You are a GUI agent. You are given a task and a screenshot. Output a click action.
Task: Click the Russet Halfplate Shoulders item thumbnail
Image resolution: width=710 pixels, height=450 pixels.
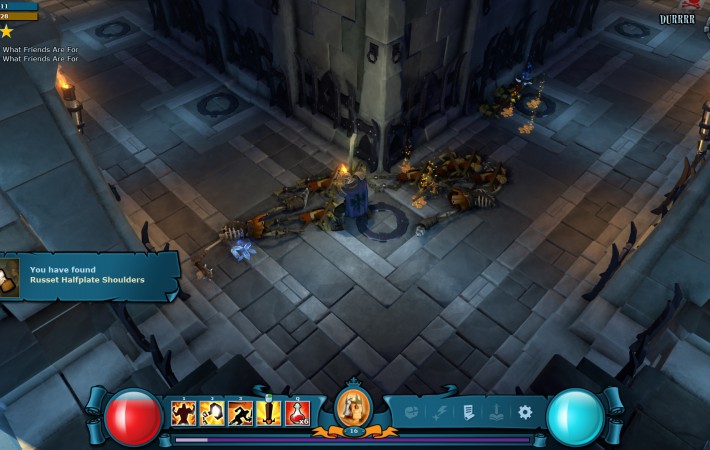[9, 277]
